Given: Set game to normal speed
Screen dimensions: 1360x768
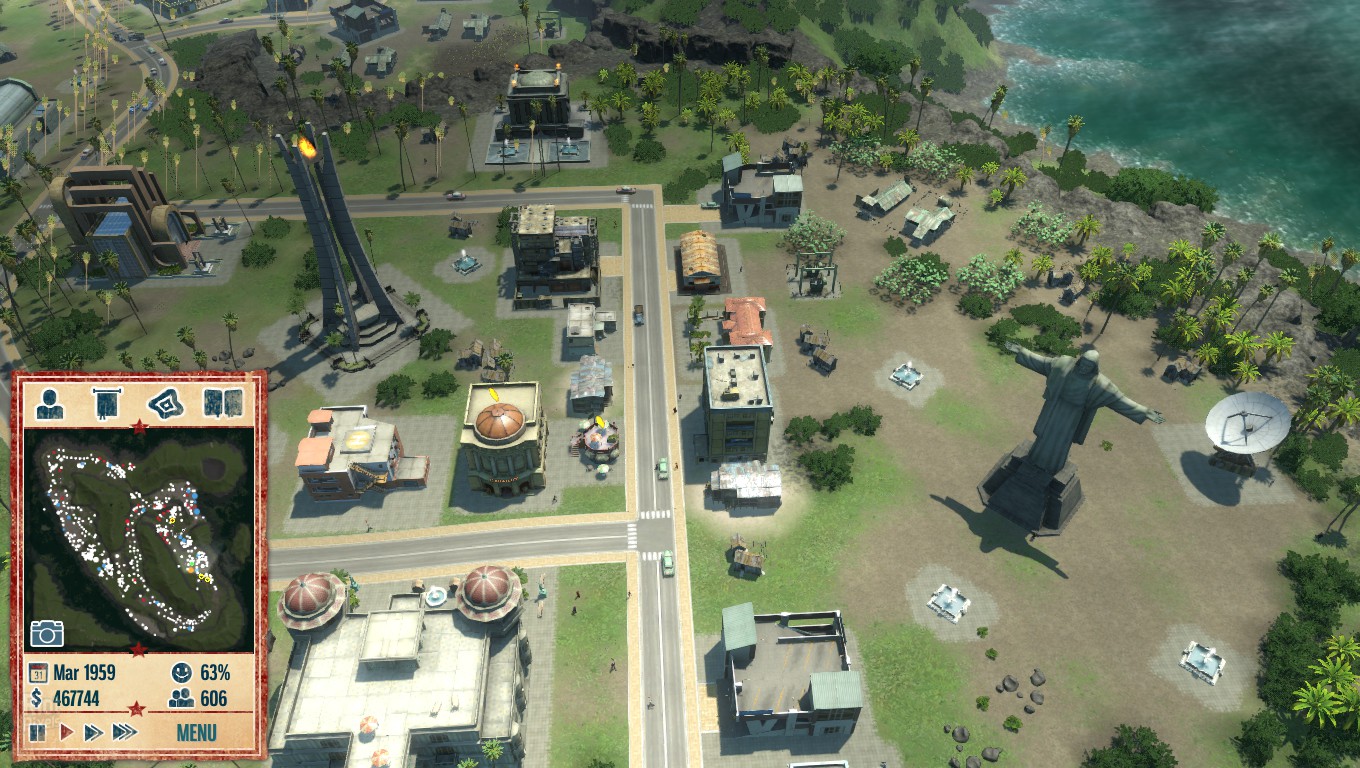Looking at the screenshot, I should 66,732.
